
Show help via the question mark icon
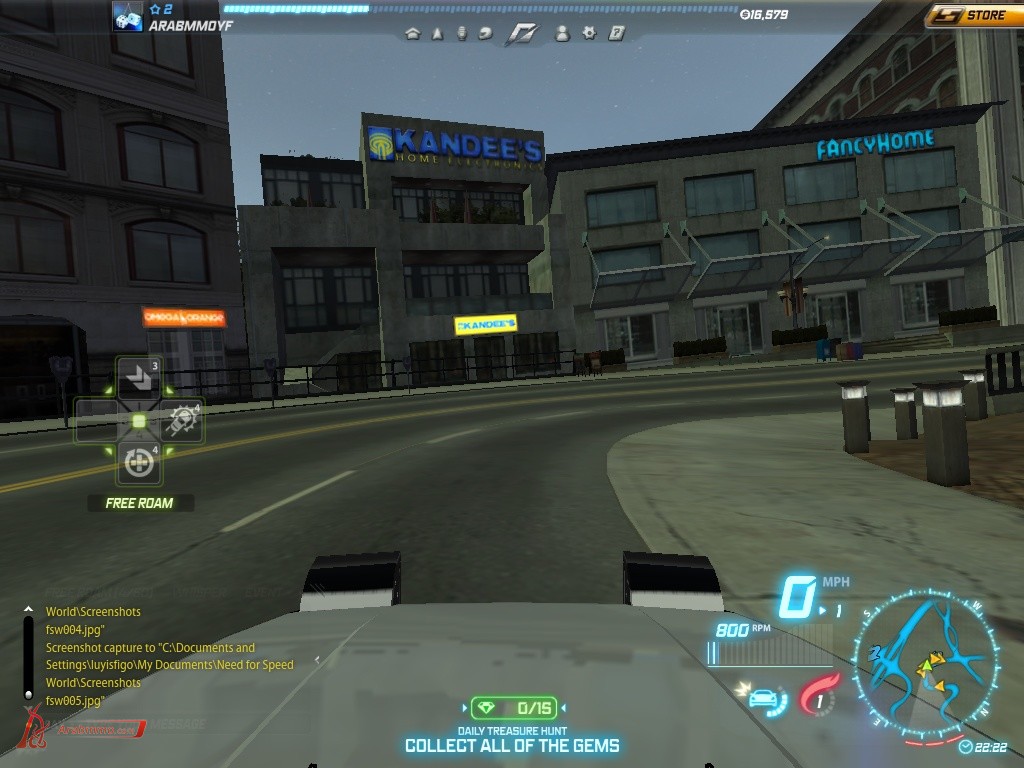[x=616, y=33]
